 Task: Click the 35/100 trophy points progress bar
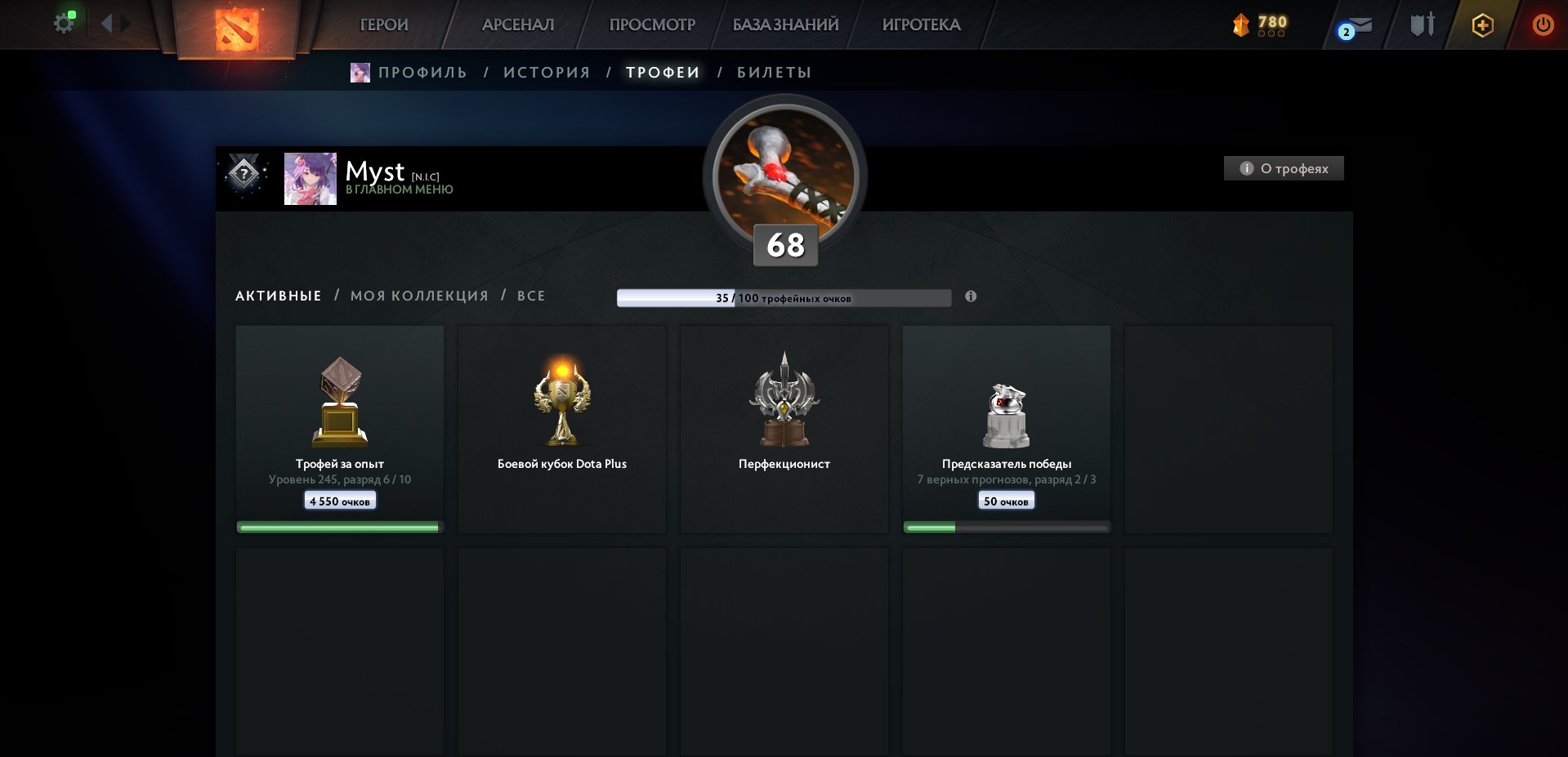coord(784,298)
